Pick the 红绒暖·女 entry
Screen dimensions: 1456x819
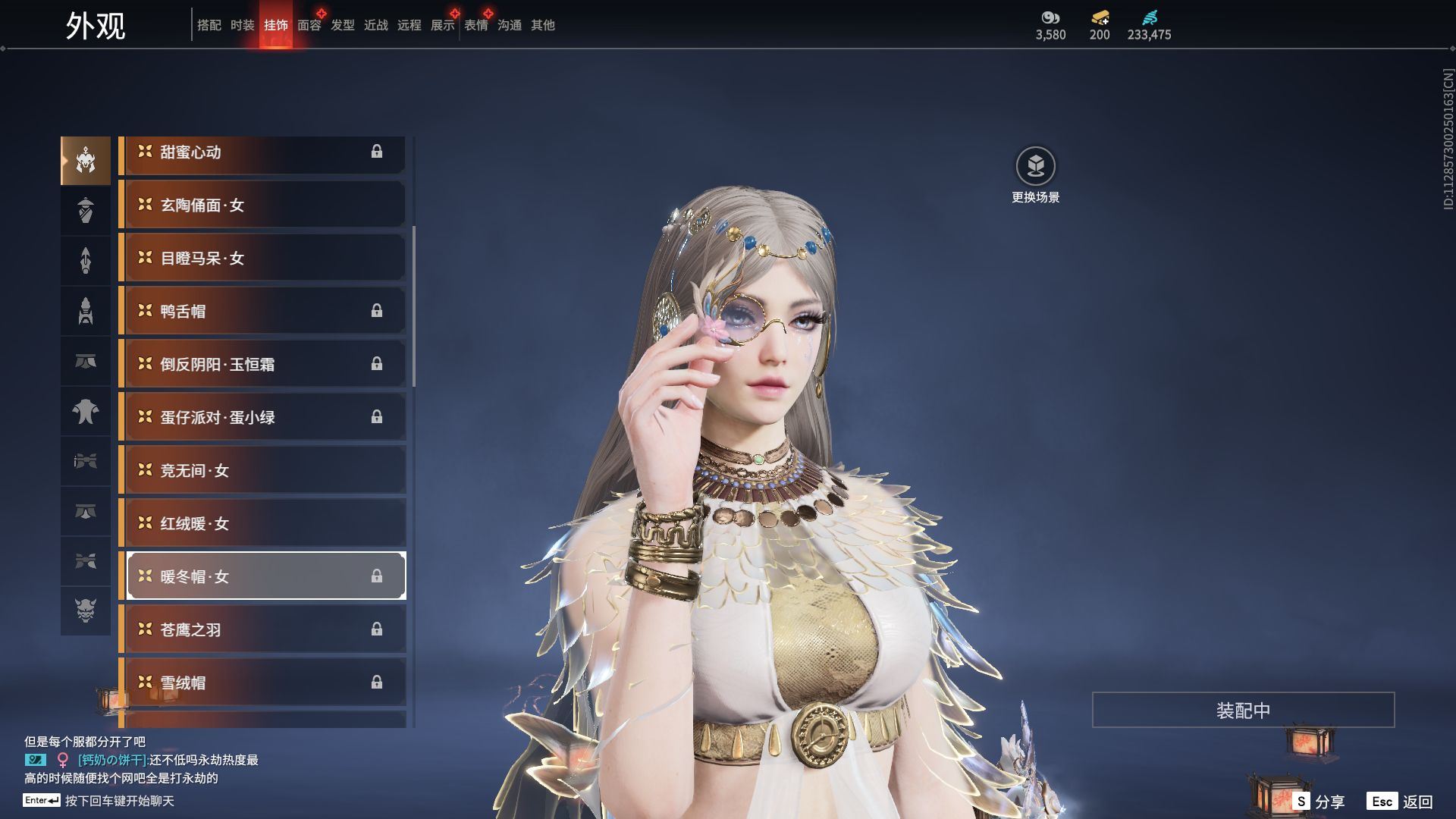[262, 523]
